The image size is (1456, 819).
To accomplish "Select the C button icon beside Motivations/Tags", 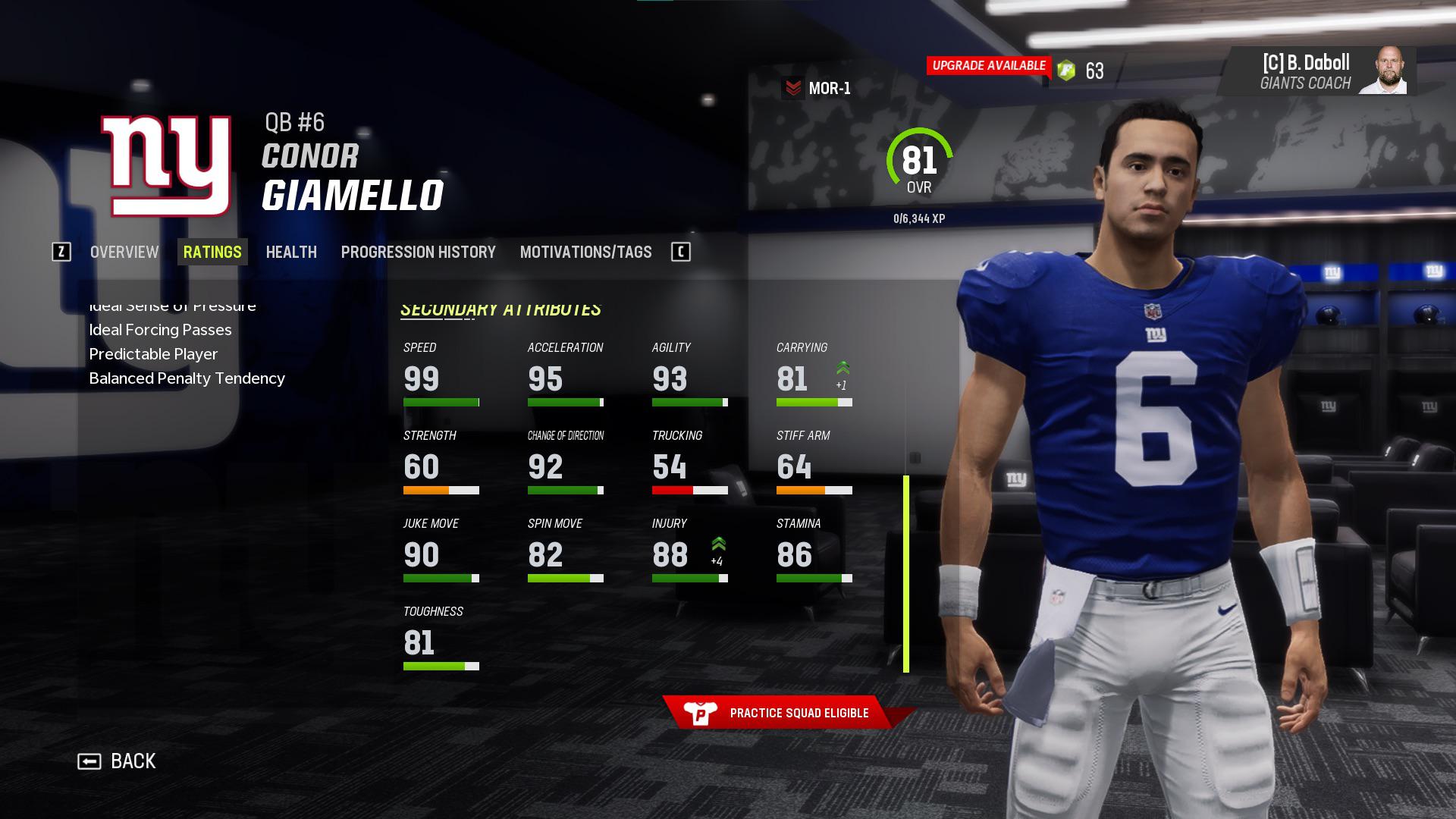I will coord(681,252).
